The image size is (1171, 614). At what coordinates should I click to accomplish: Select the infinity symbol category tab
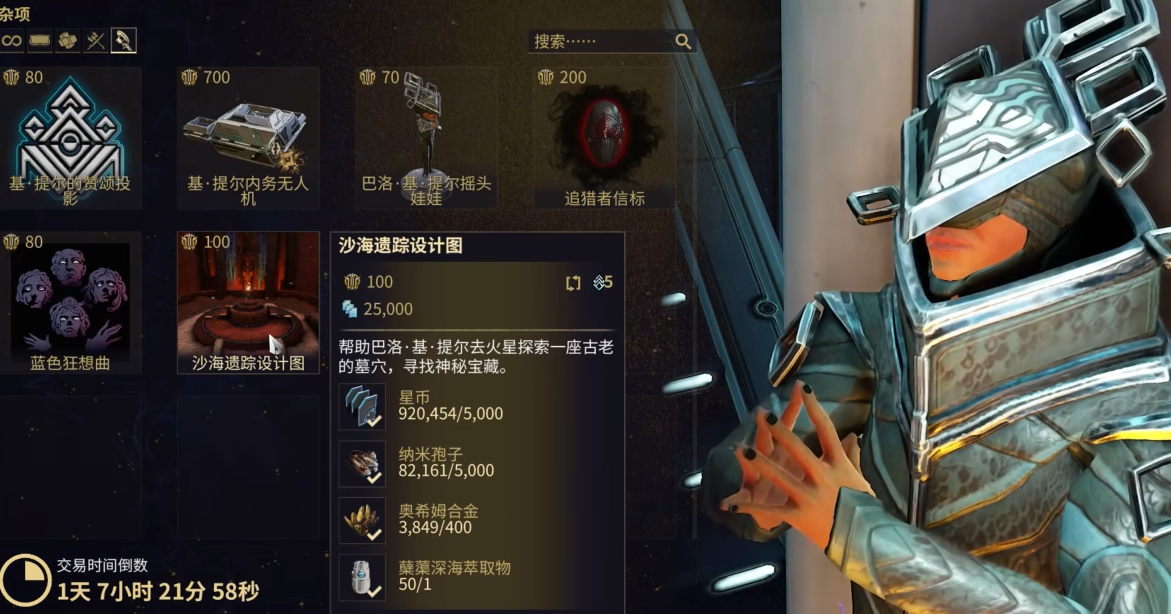point(11,40)
